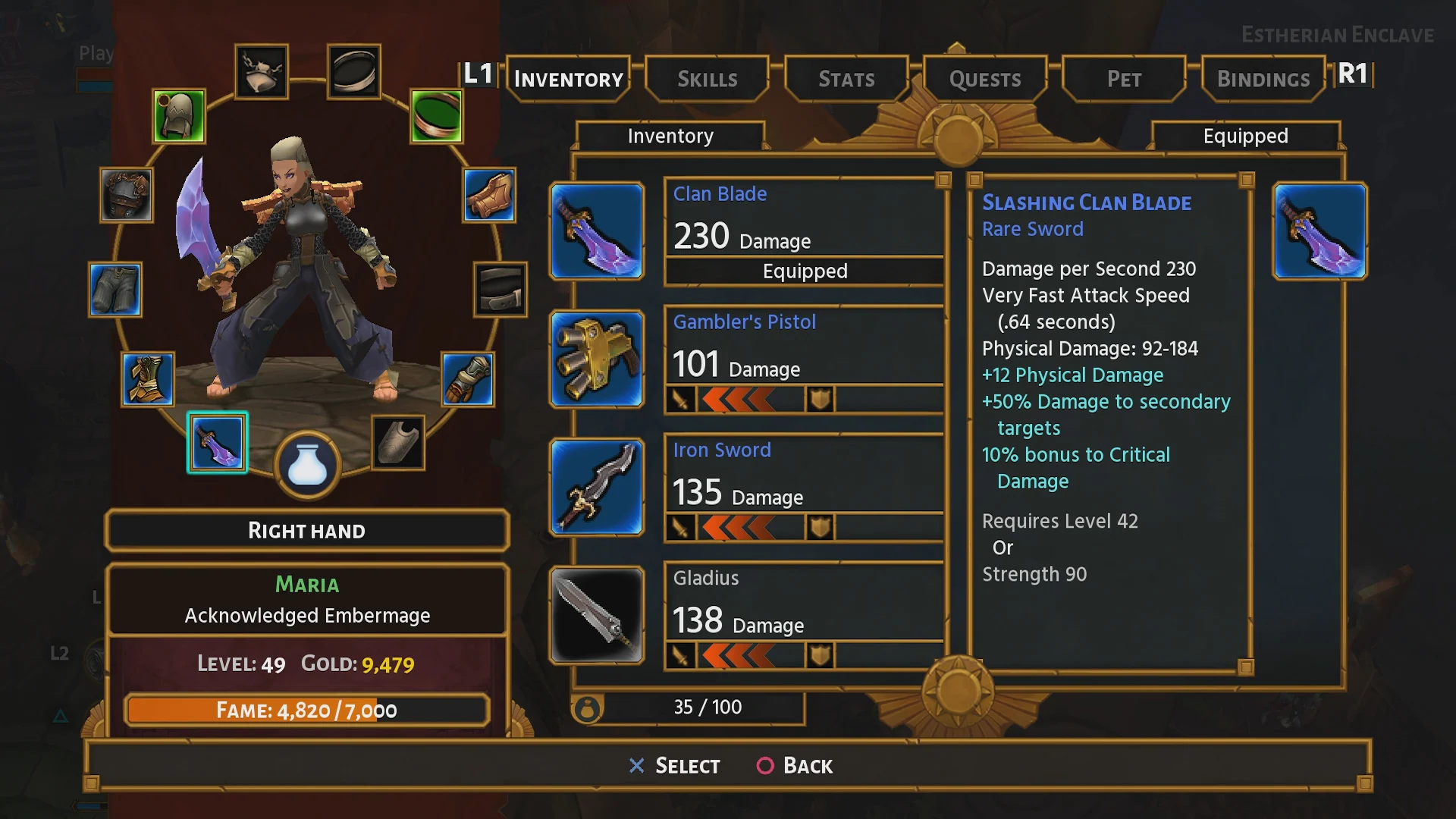Click the equipped Slashing Clan Blade thumbnail on the right

(x=1319, y=231)
